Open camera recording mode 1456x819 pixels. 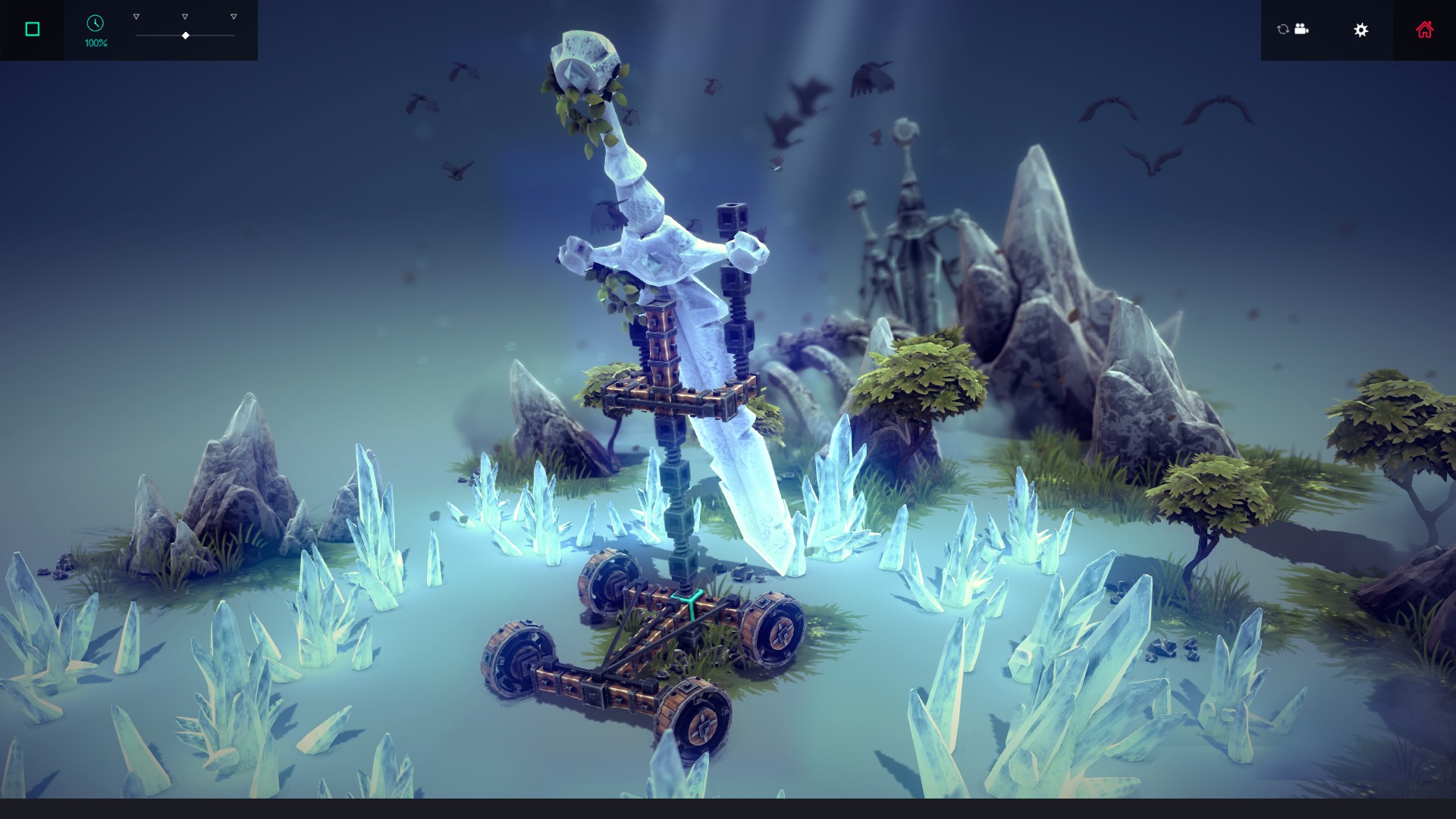tap(1301, 30)
